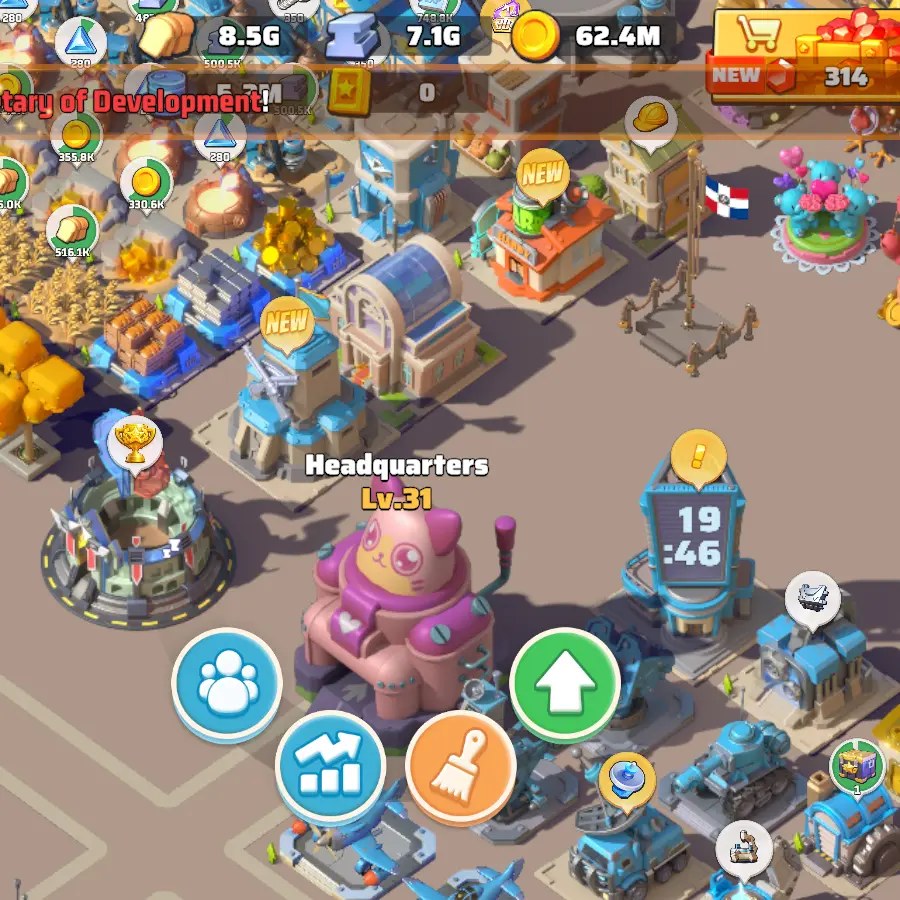Tap the yellow exclamation mark bubble
This screenshot has height=900, width=900.
(698, 456)
